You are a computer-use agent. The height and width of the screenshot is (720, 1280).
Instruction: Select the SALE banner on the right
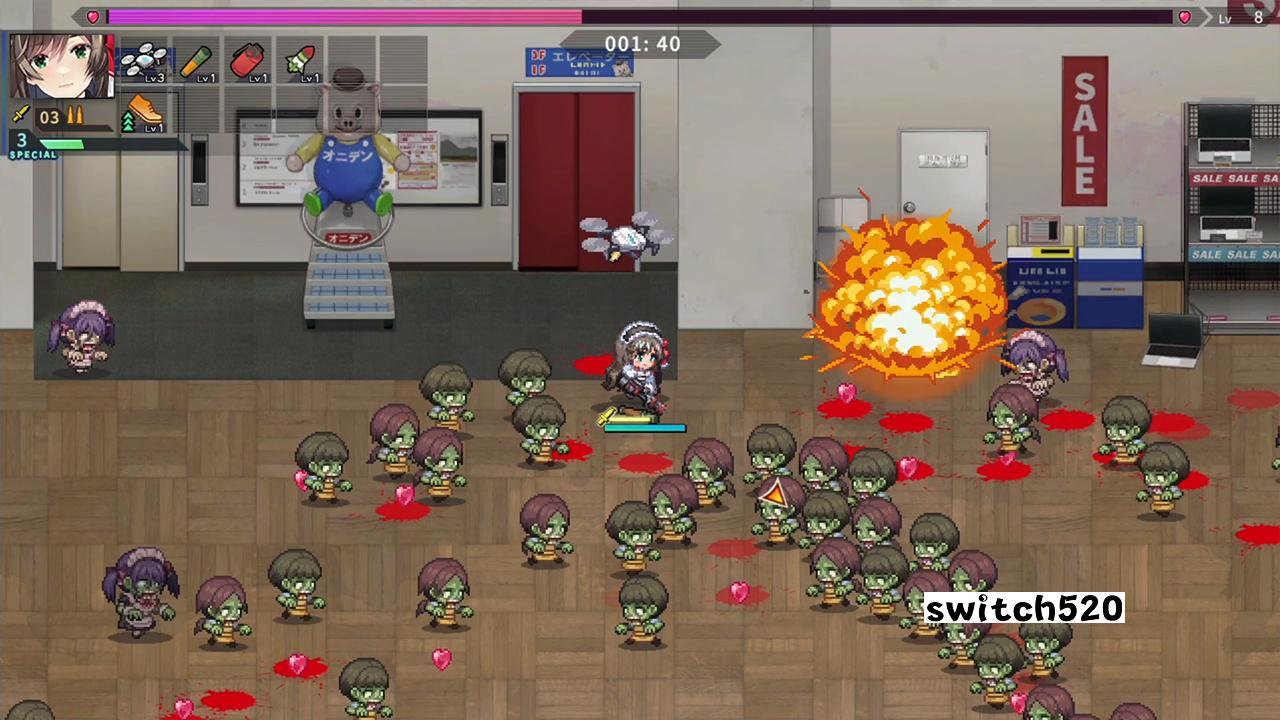pyautogui.click(x=1084, y=130)
